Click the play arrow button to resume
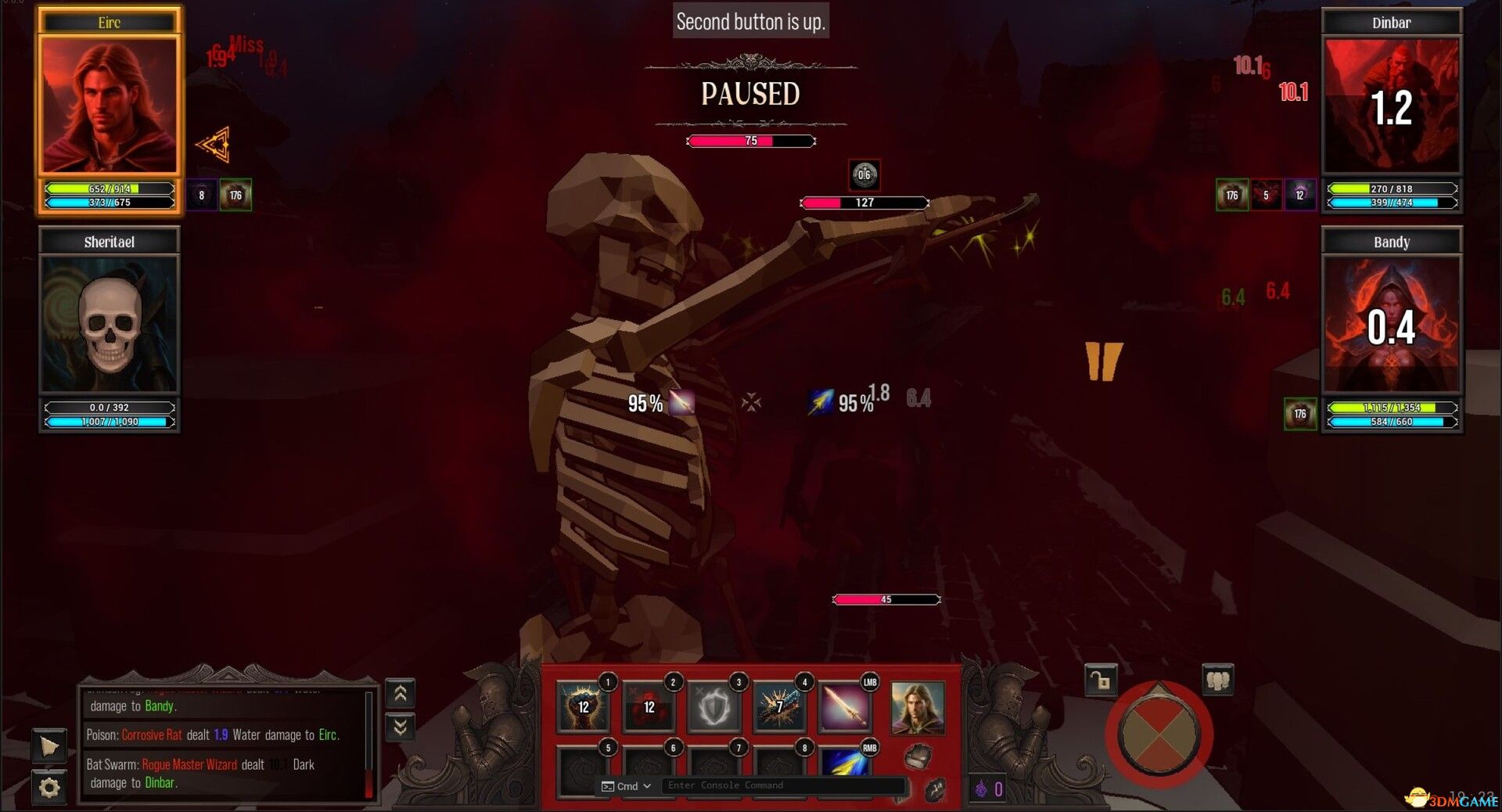 [x=49, y=746]
